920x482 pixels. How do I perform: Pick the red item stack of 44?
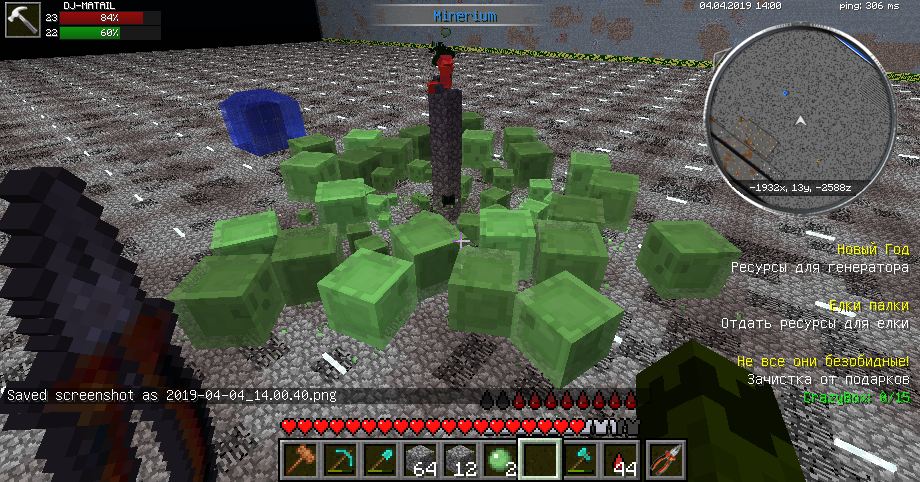621,461
